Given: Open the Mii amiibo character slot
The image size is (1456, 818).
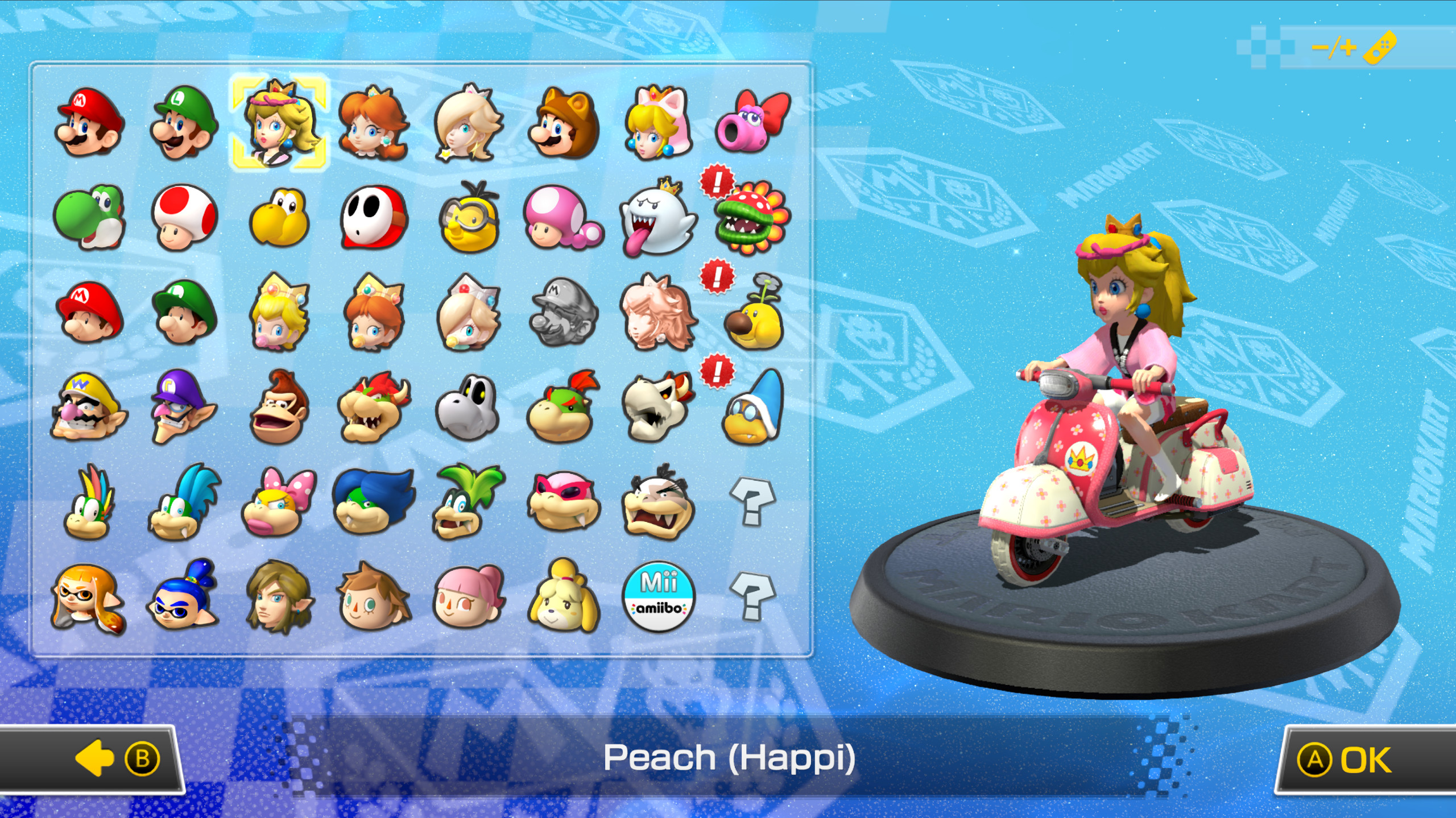Looking at the screenshot, I should click(657, 597).
